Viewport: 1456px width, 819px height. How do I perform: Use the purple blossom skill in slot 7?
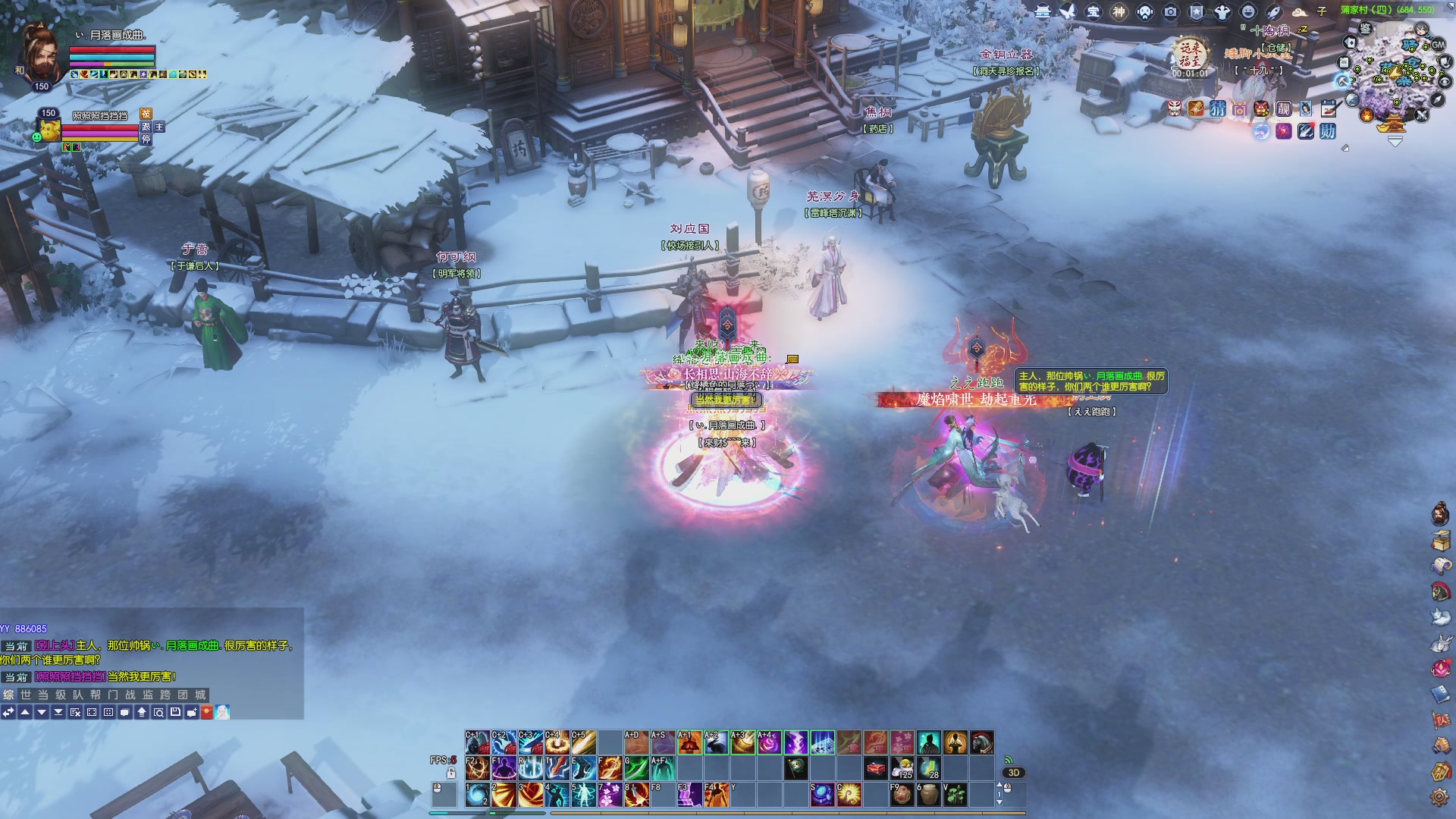tap(609, 794)
